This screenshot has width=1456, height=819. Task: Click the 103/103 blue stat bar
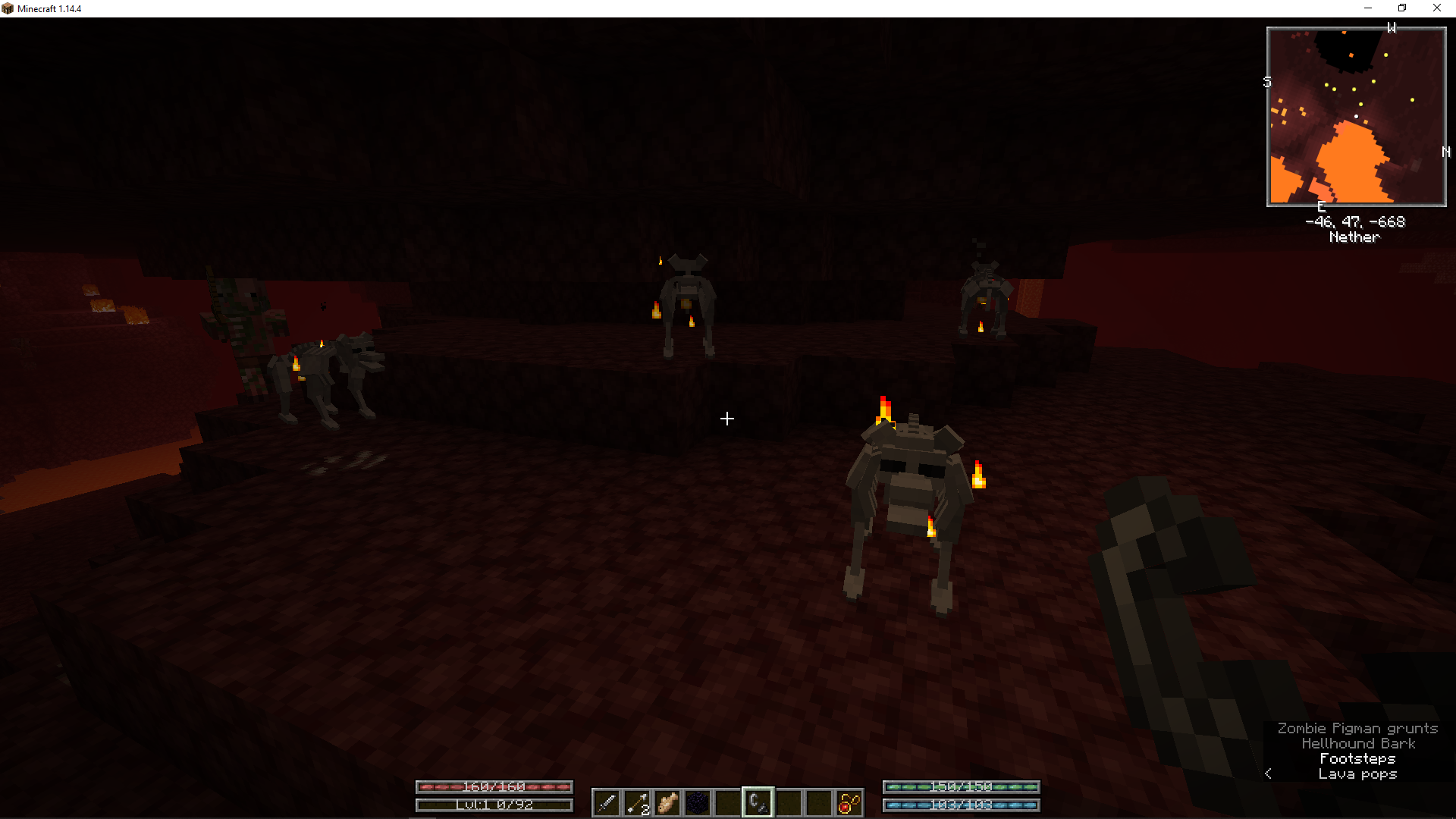click(961, 806)
